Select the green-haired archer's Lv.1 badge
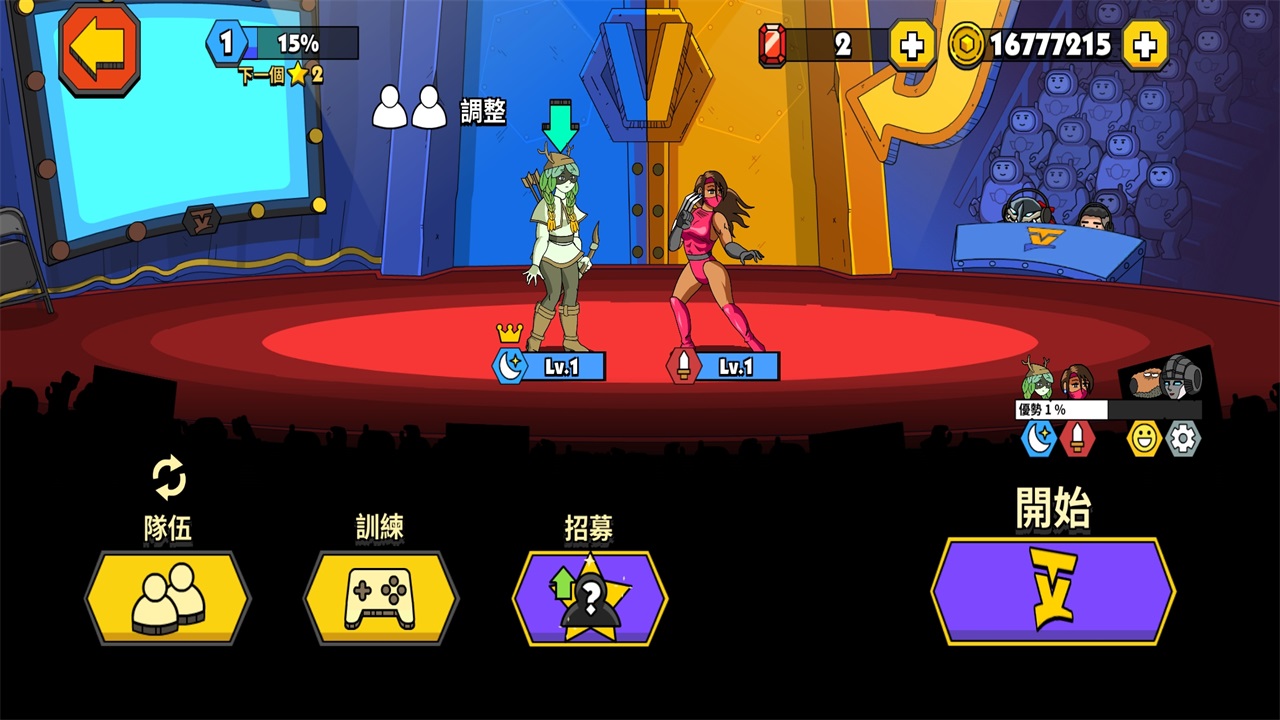Screen dimensions: 1280x720 (551, 366)
